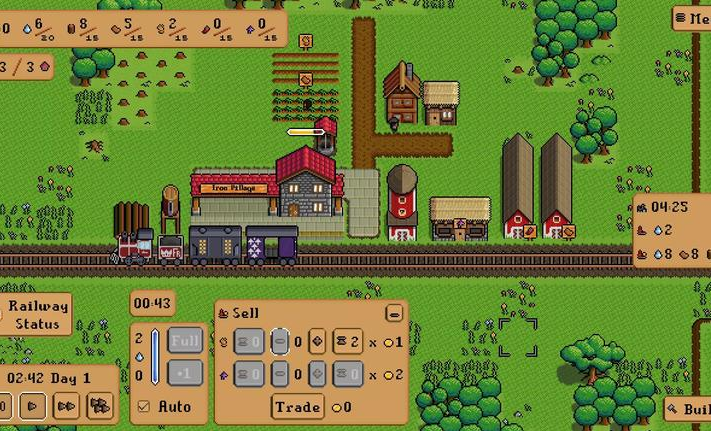Set game speed to play
This screenshot has width=711, height=431.
[x=33, y=406]
